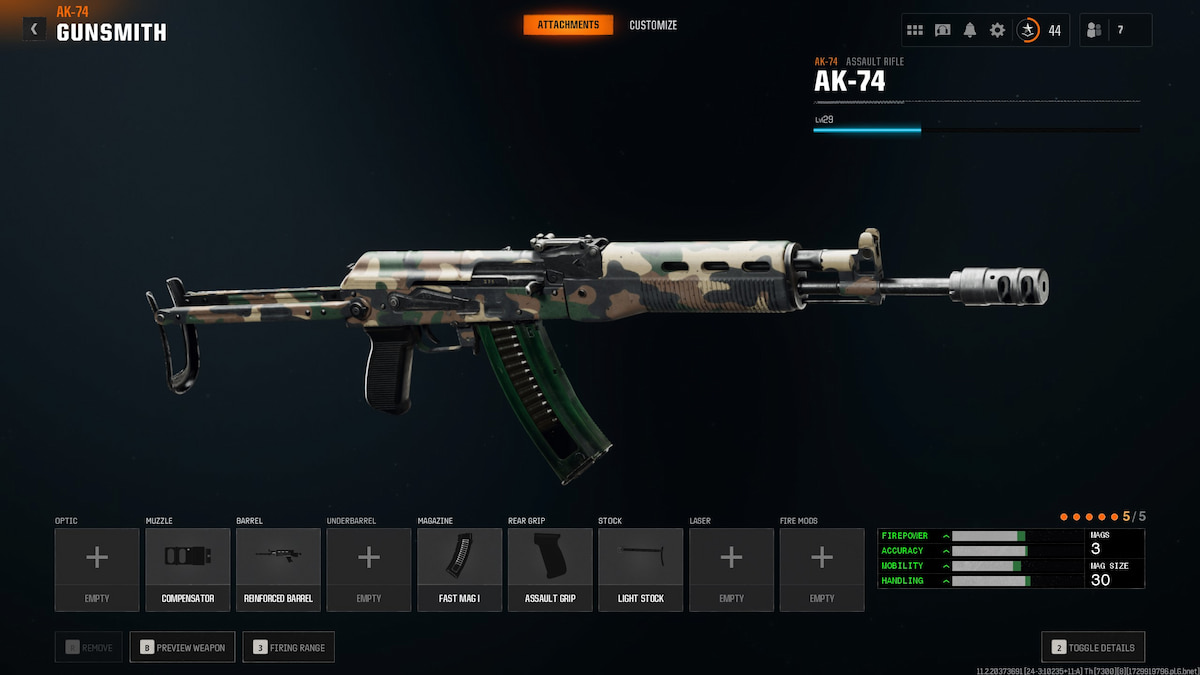Switch to the Customize tab
Screen dimensions: 1200x675
point(653,25)
